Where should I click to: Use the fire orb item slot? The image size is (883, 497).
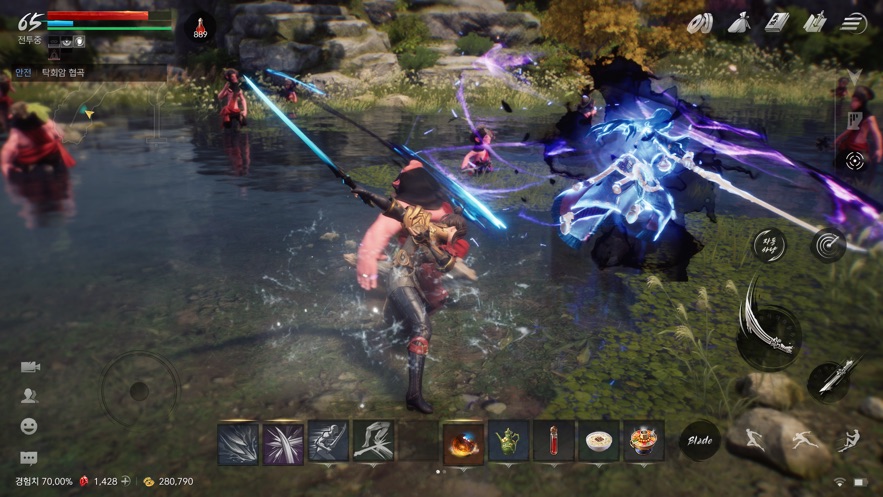tap(463, 441)
